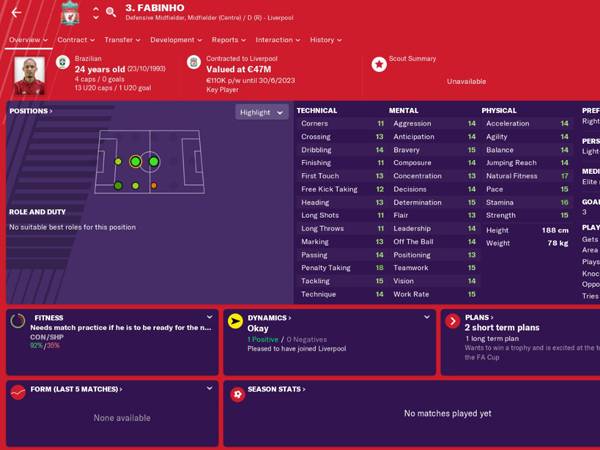Open the History menu
Screen dimensions: 600x450
[325, 40]
